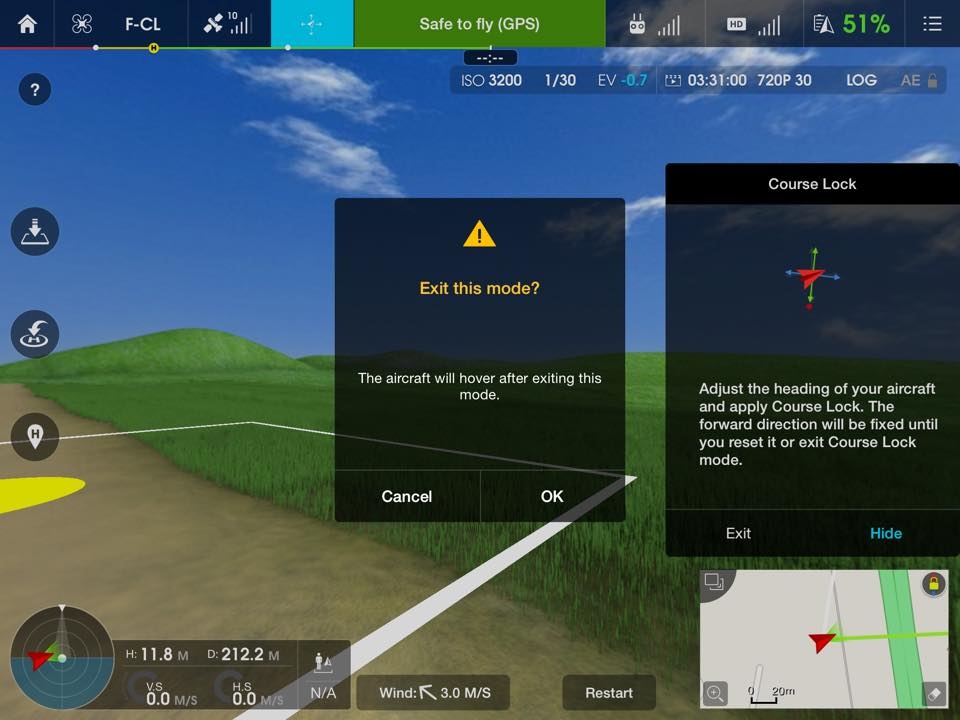Activate the auto landing button
The image size is (960, 720).
35,232
